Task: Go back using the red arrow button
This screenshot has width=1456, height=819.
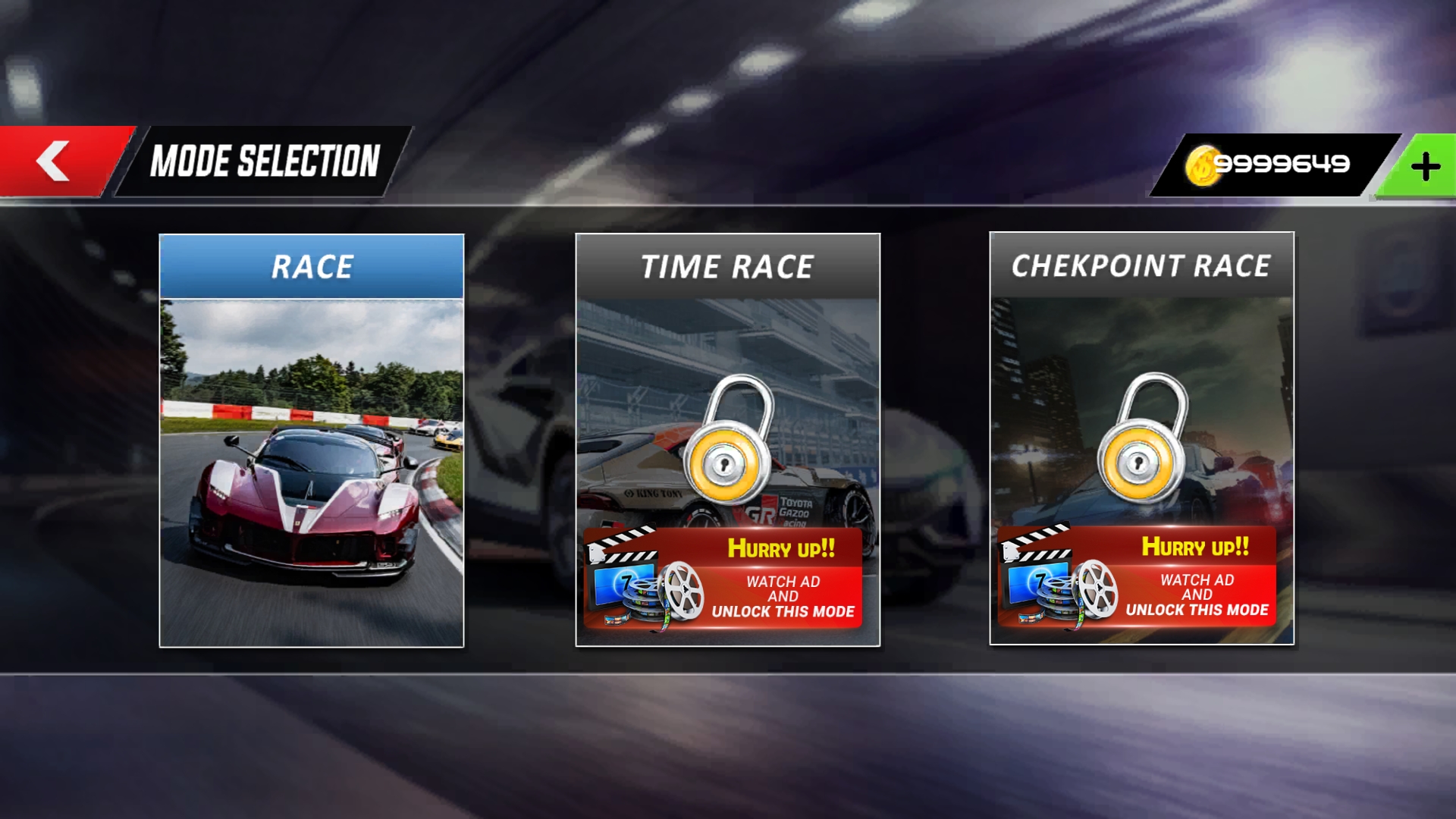Action: (55, 161)
